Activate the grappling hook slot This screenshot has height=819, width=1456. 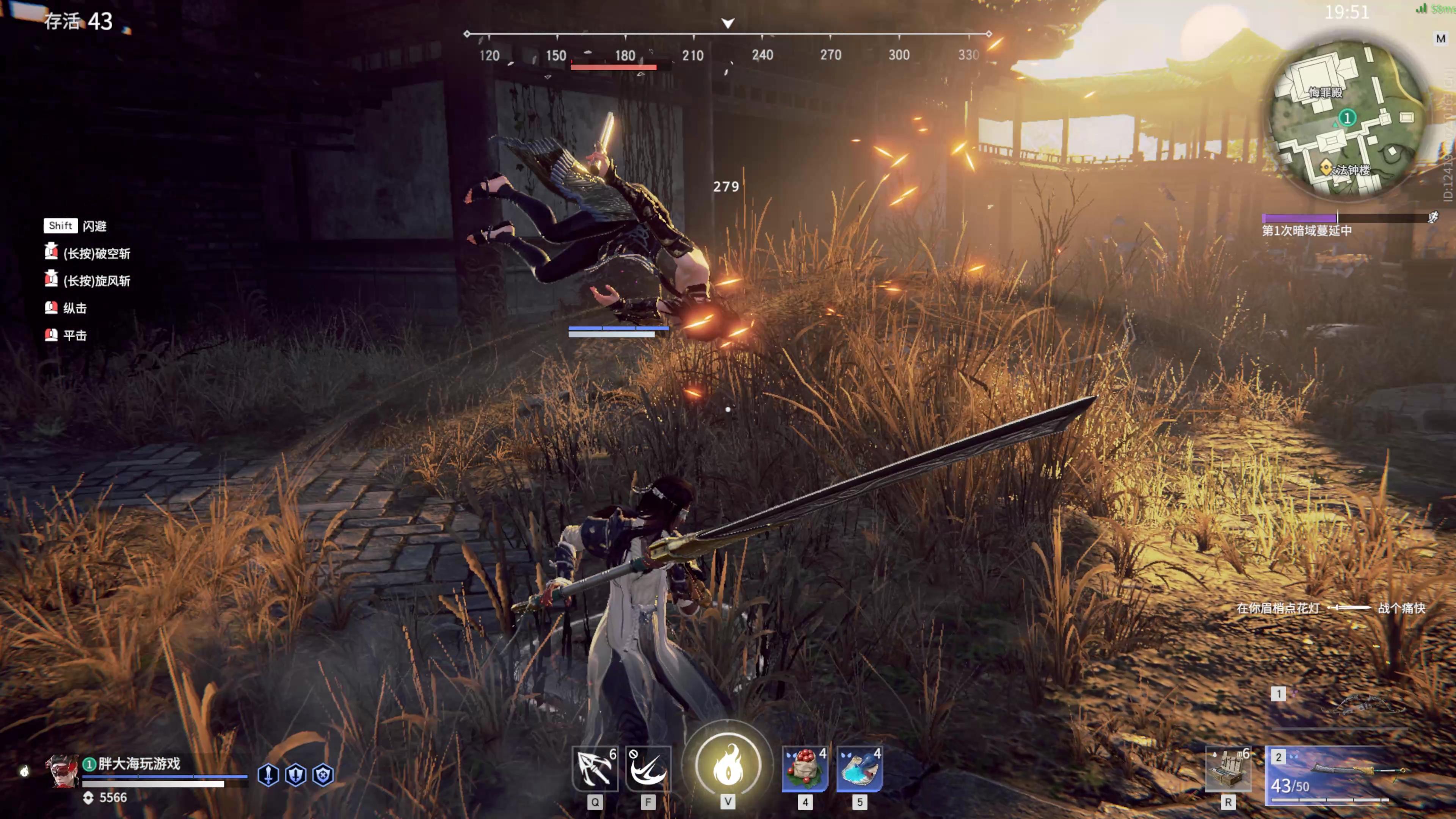[x=595, y=769]
